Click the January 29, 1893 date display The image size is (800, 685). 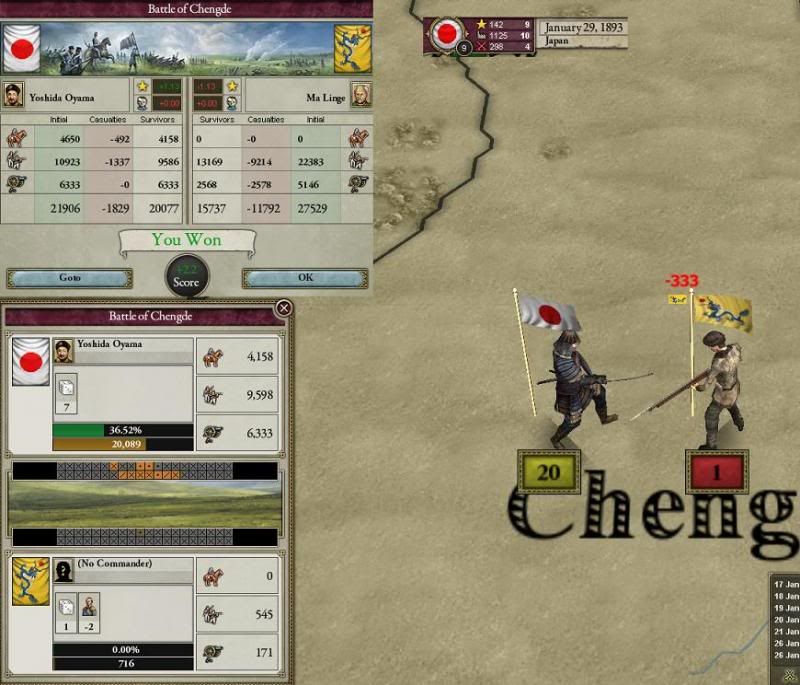click(583, 28)
